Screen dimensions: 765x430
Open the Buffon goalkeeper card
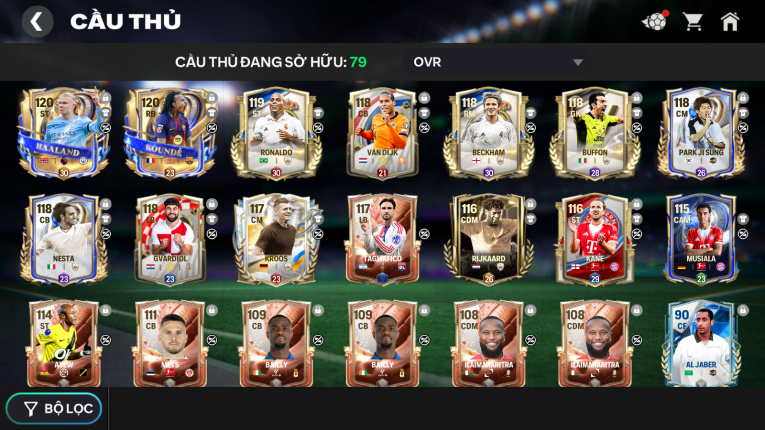pyautogui.click(x=594, y=133)
